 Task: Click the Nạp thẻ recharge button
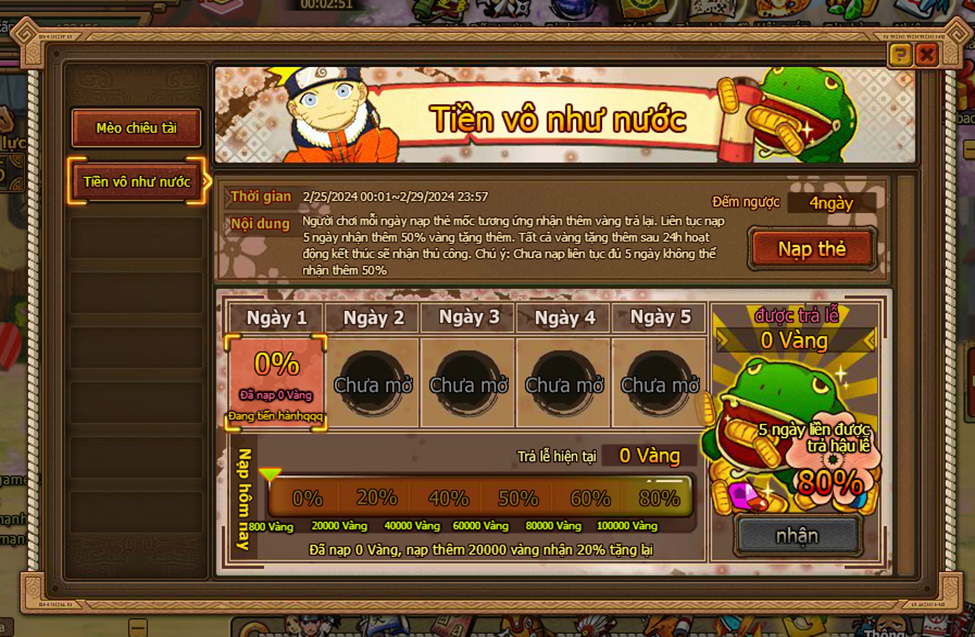click(x=812, y=249)
